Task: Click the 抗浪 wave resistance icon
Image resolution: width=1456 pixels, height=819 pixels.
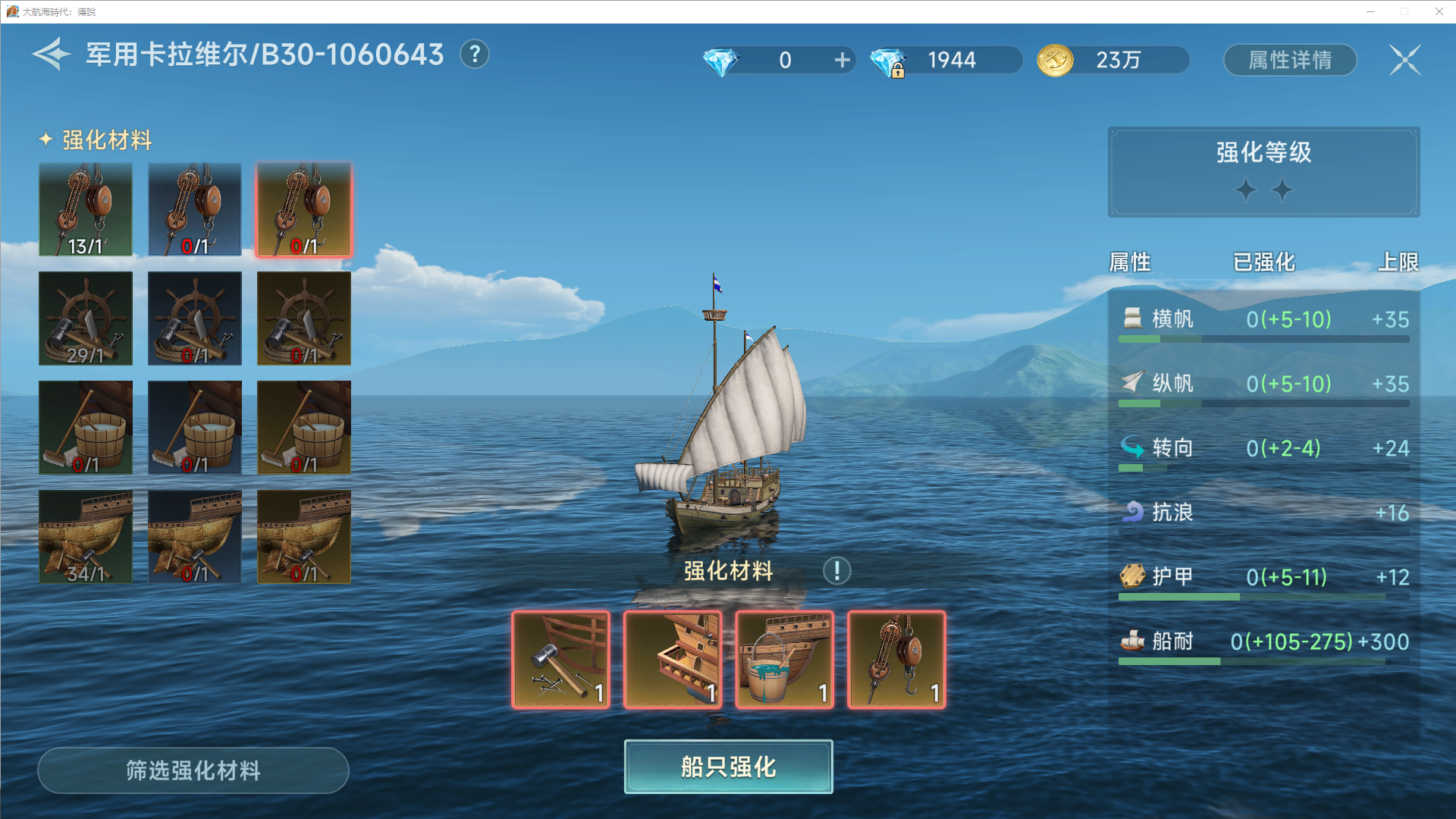Action: pos(1131,513)
